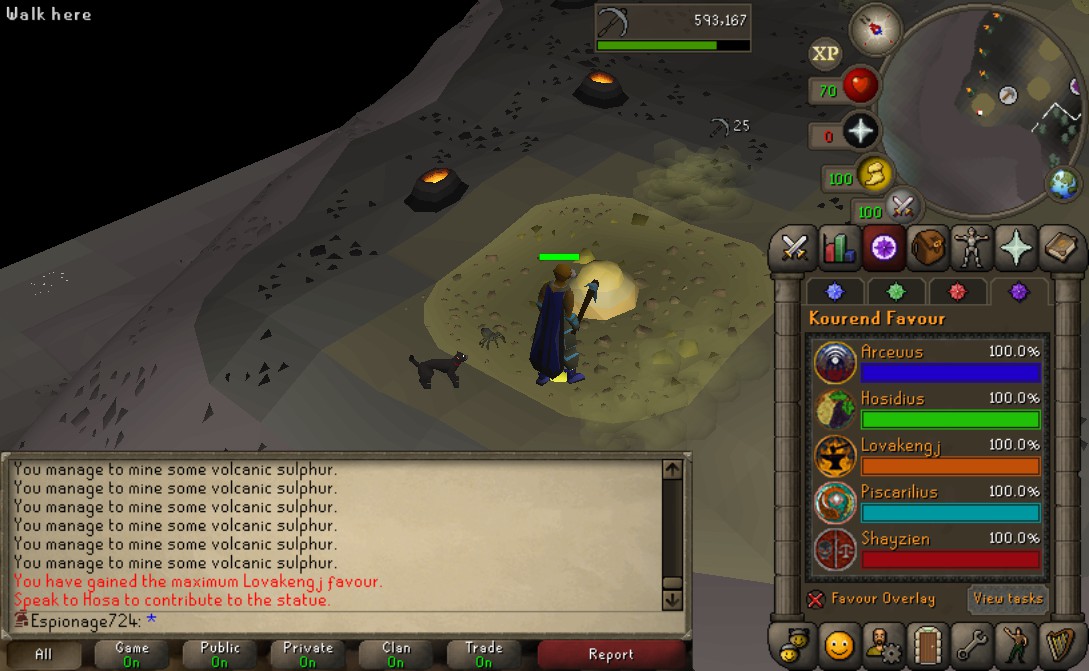Open the Spellbook tab
The width and height of the screenshot is (1089, 671).
pos(1059,247)
